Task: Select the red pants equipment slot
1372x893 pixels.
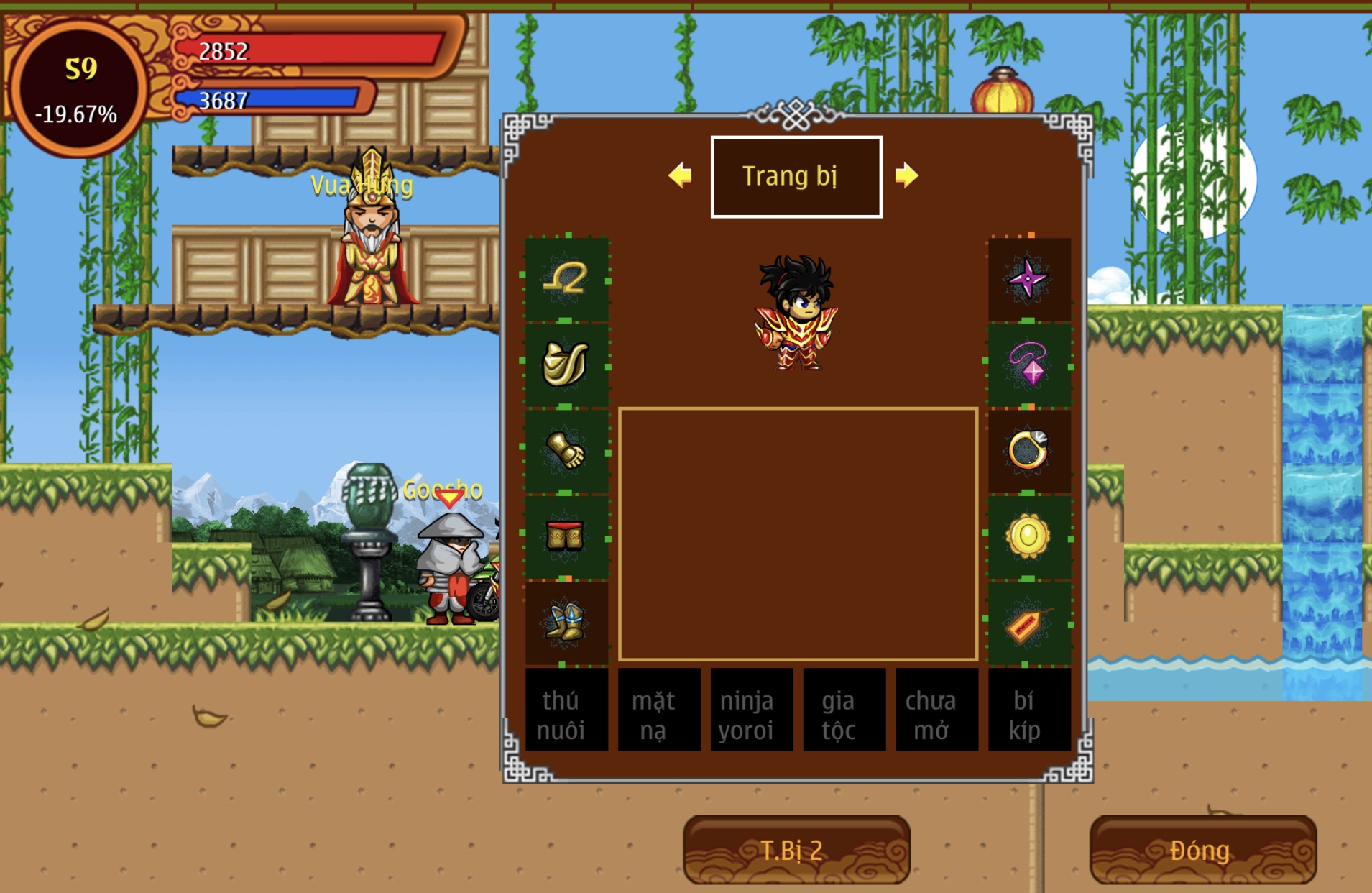Action: pos(566,536)
